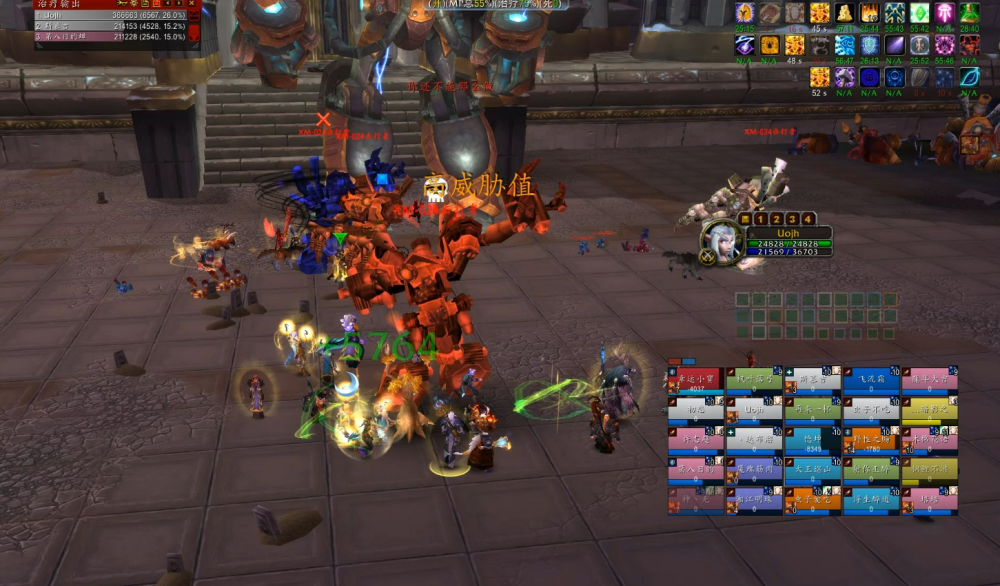Select the Uojh raid frame cell

754,410
